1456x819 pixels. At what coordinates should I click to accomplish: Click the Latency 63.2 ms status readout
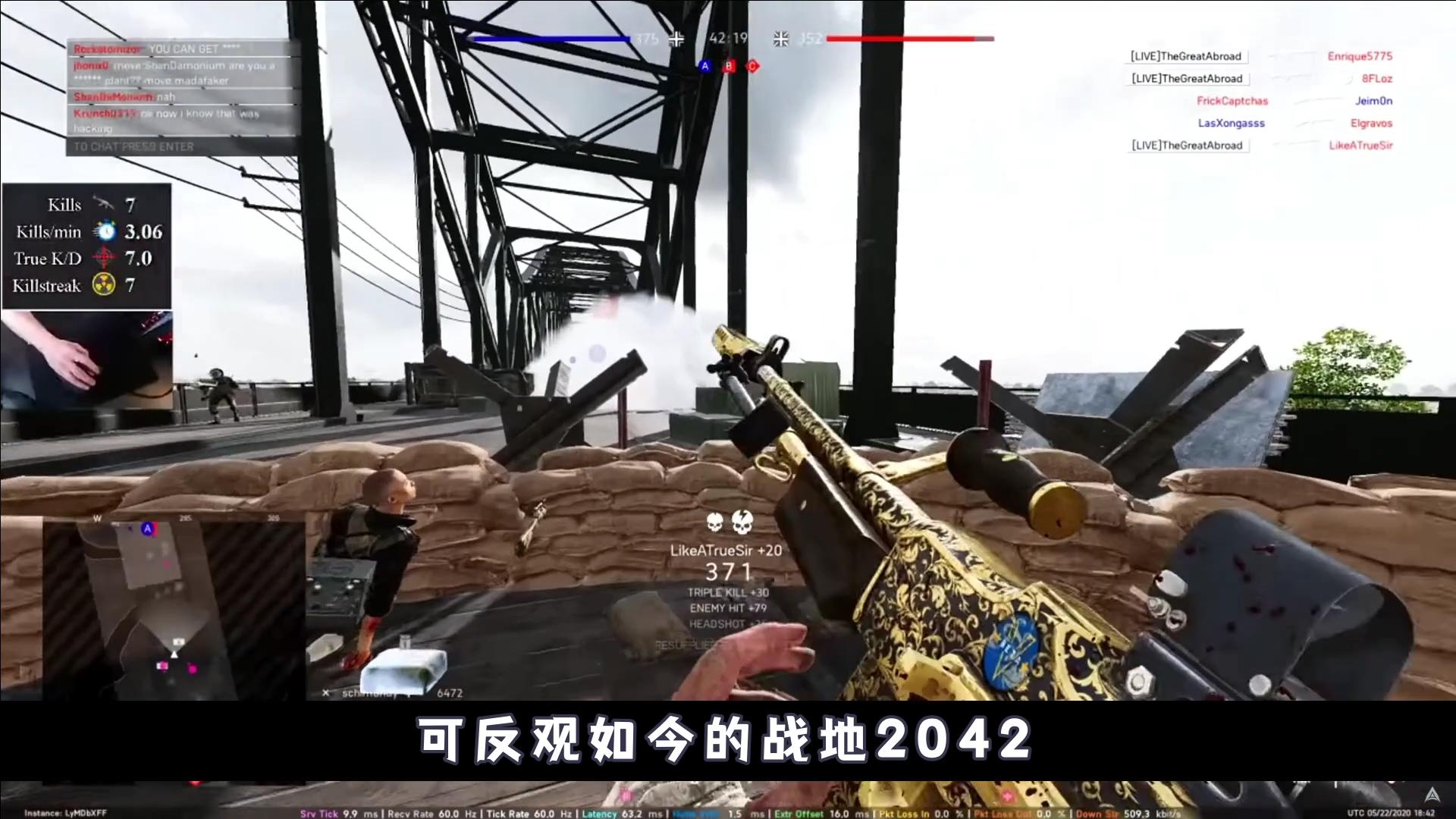click(623, 813)
